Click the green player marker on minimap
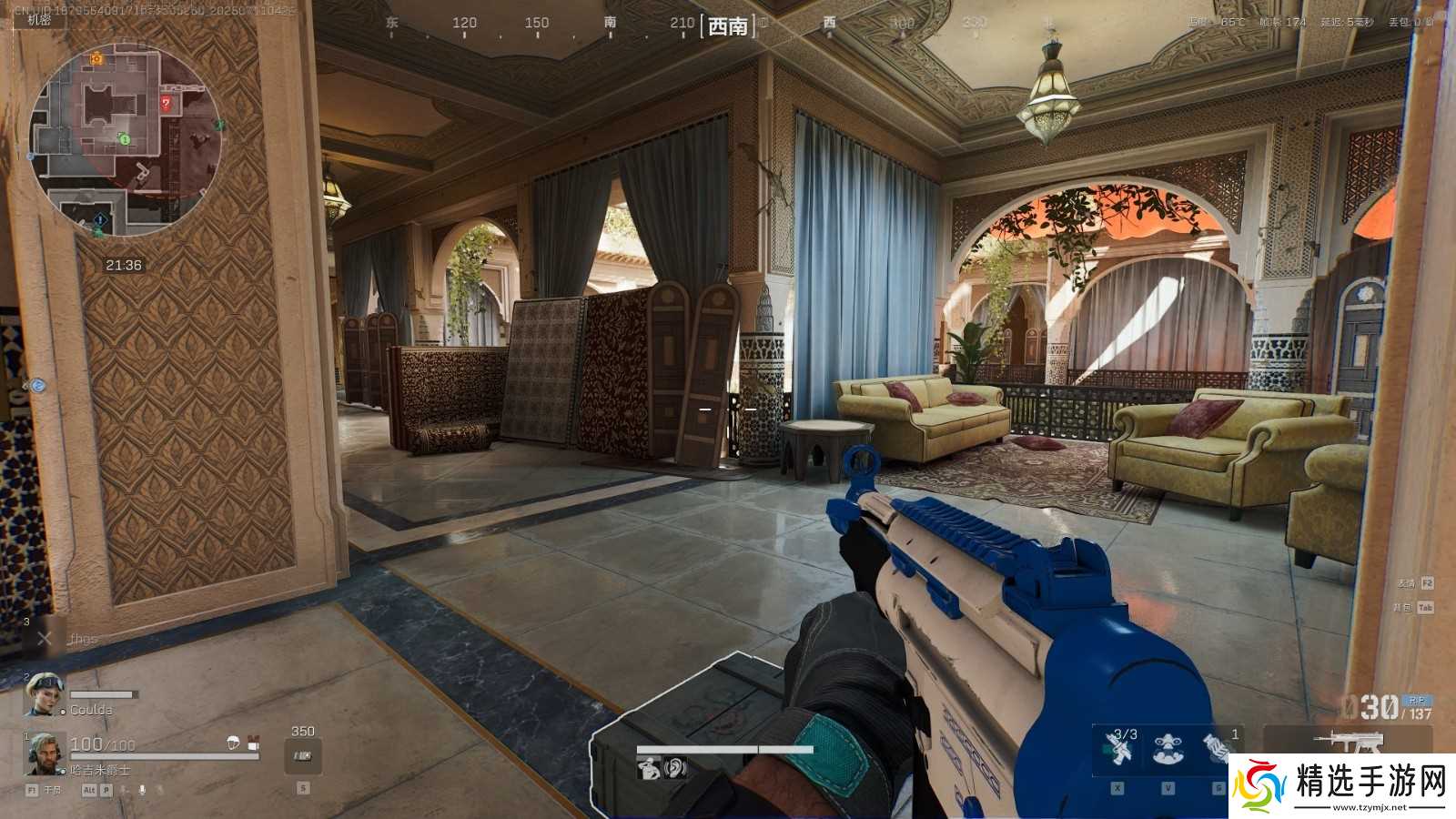1456x819 pixels. [x=125, y=139]
